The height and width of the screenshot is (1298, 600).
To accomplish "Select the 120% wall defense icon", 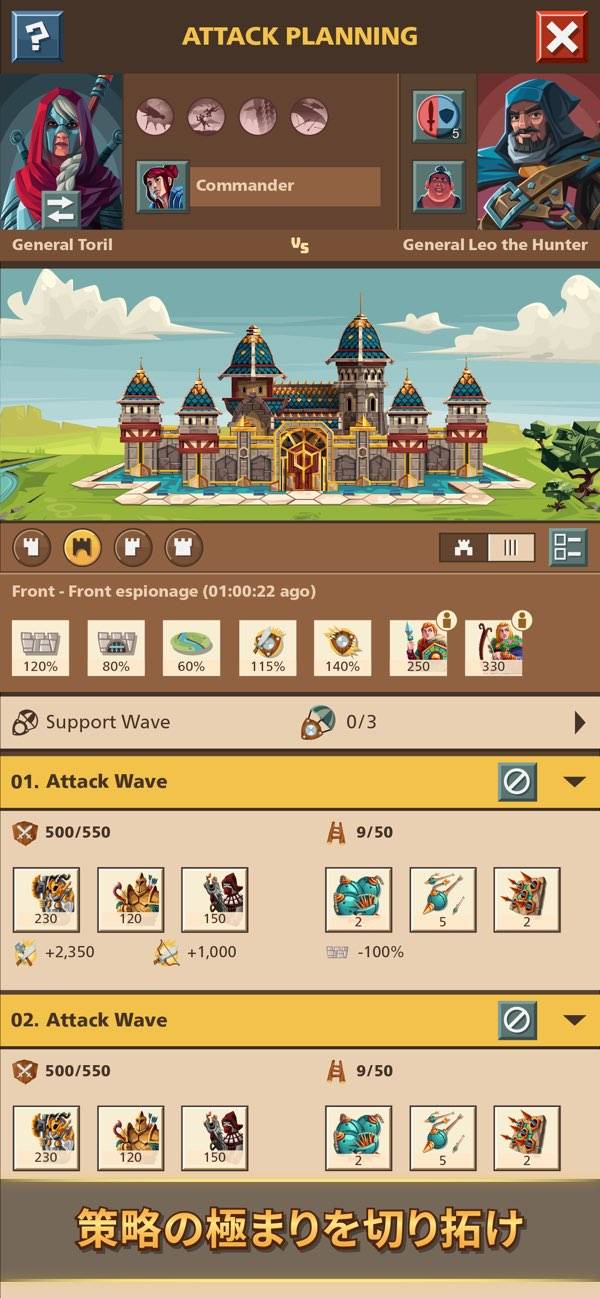I will (40, 647).
